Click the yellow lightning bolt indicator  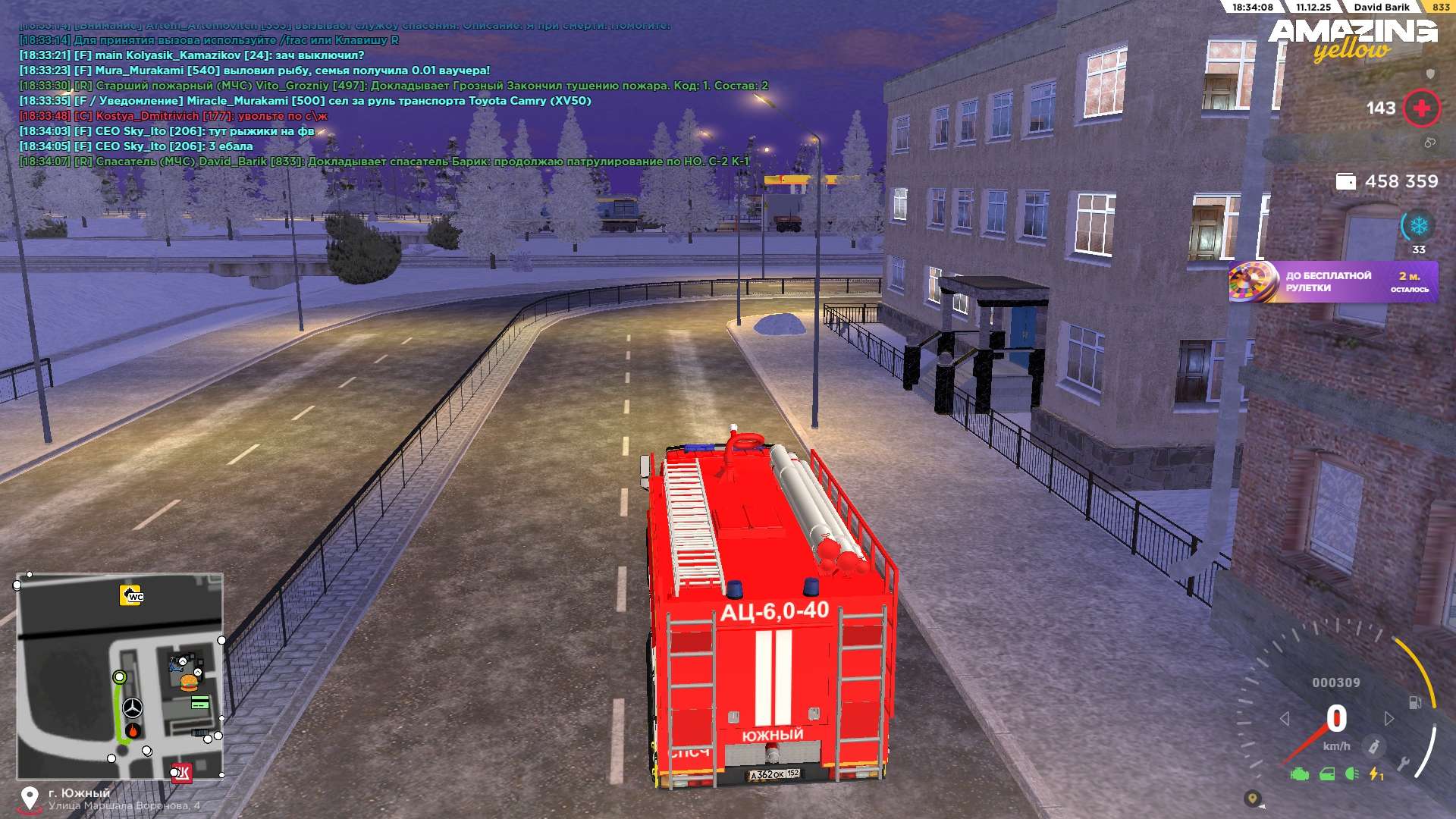click(x=1375, y=774)
